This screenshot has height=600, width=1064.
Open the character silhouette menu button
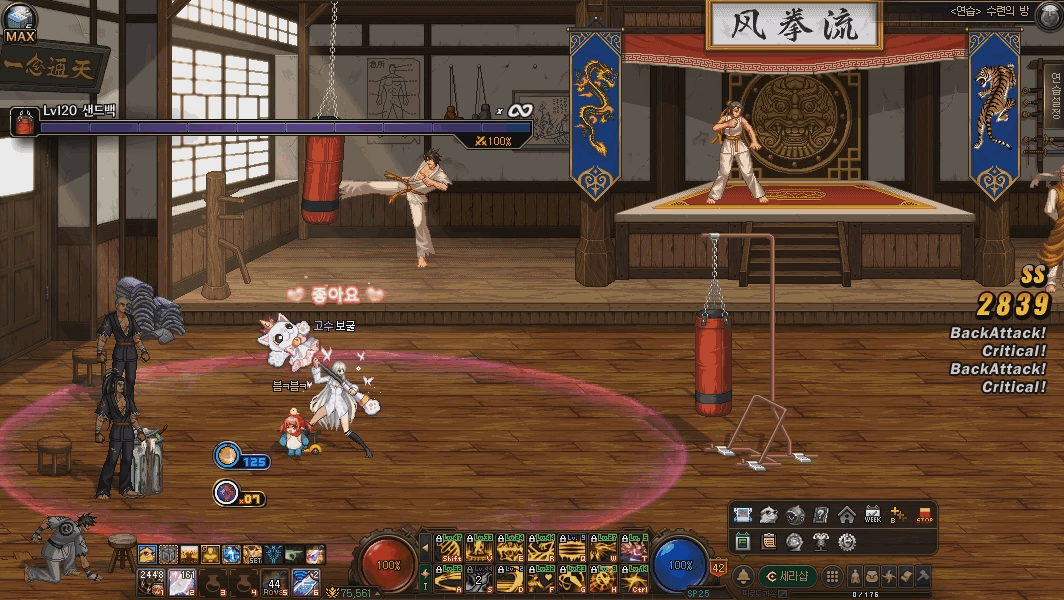(x=856, y=576)
